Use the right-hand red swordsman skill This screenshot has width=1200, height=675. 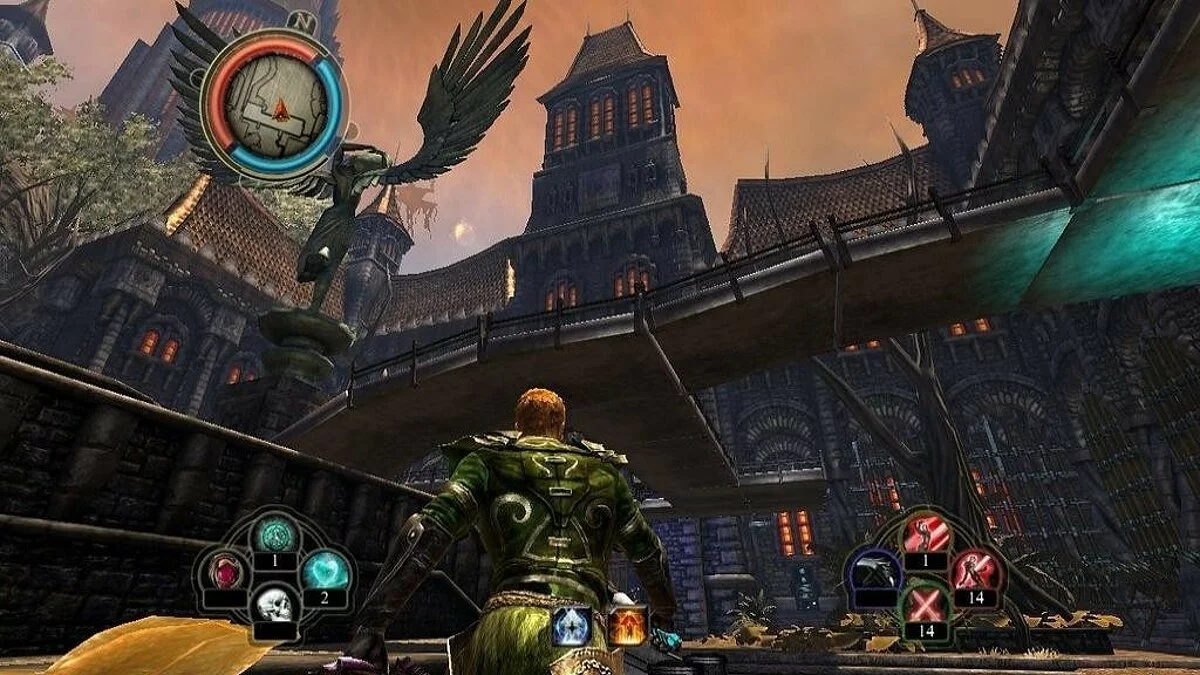[x=974, y=571]
